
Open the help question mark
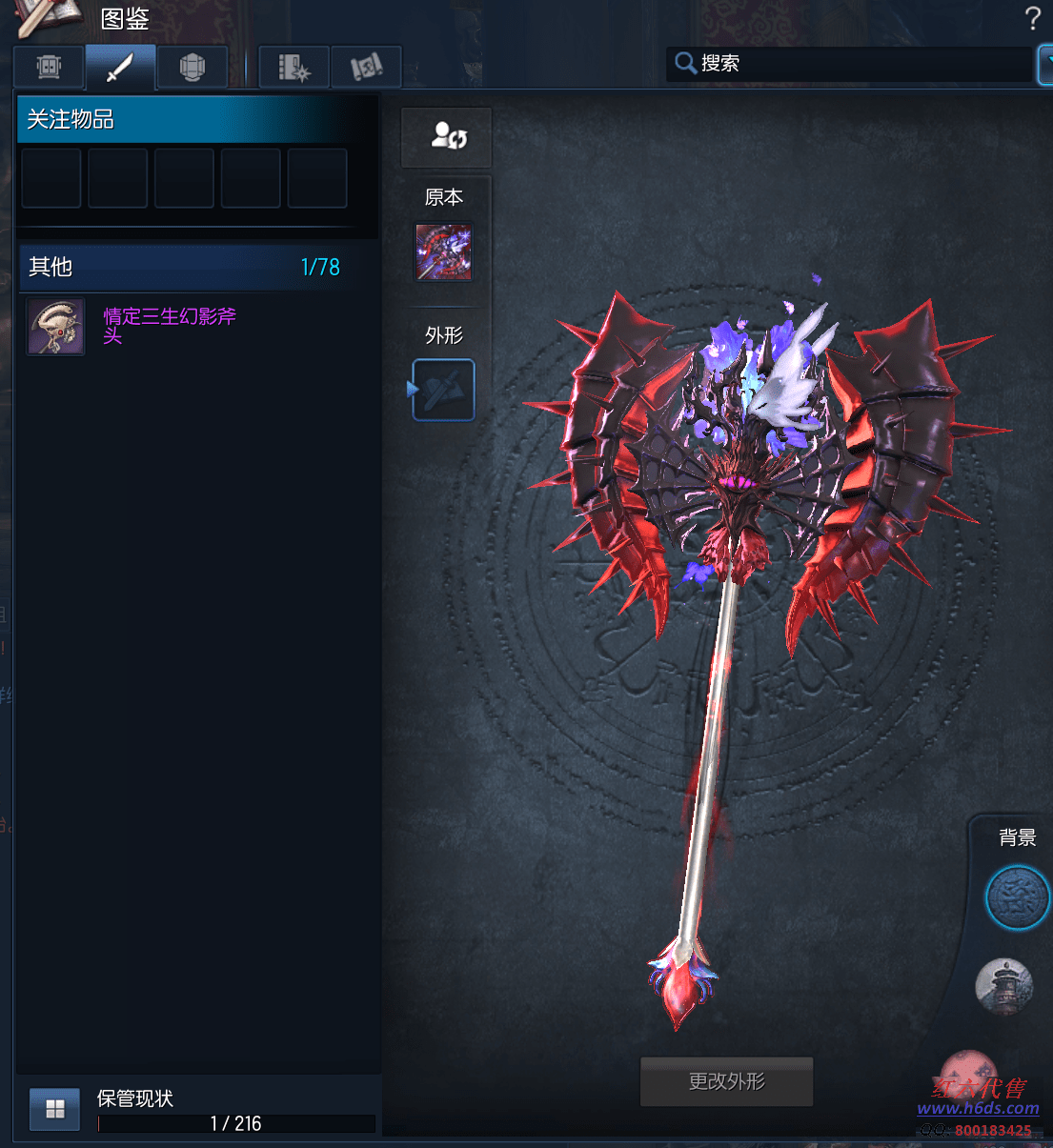(x=1032, y=18)
